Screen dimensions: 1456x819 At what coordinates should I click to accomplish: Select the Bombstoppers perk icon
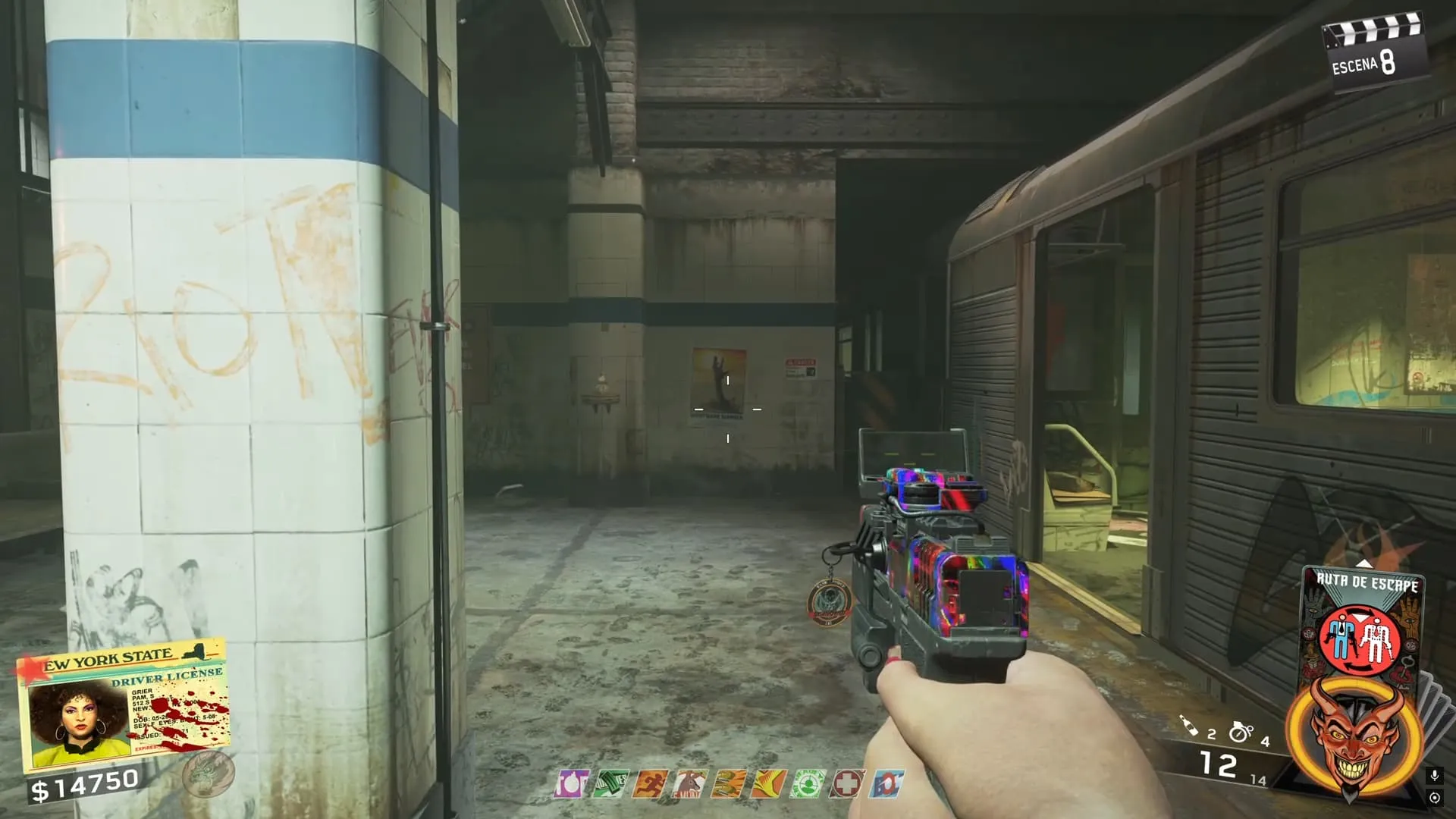pyautogui.click(x=570, y=783)
